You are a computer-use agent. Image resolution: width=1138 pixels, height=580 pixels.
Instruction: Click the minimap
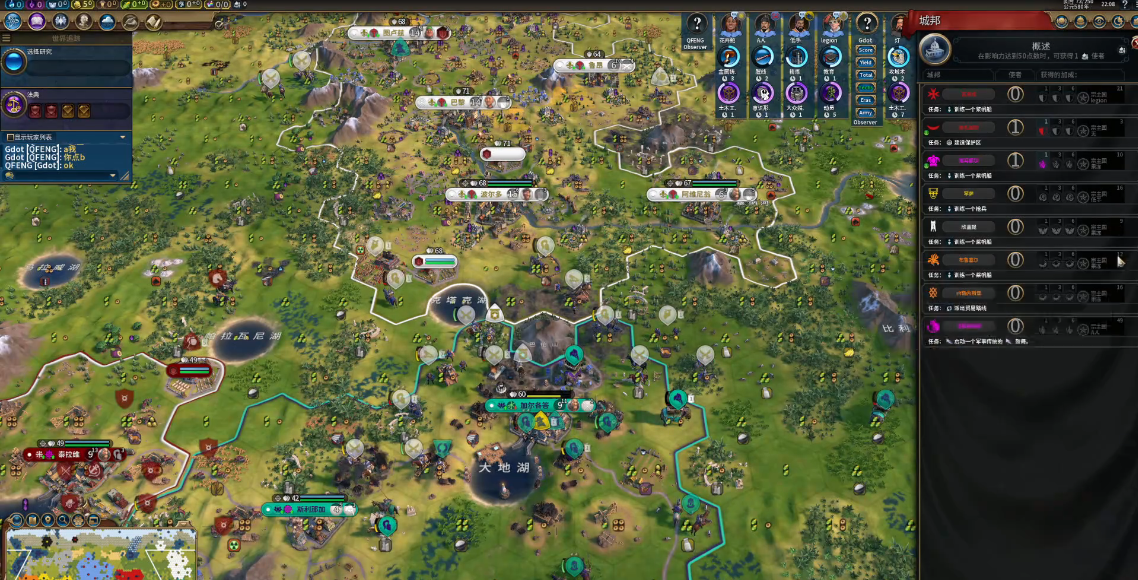(x=100, y=553)
